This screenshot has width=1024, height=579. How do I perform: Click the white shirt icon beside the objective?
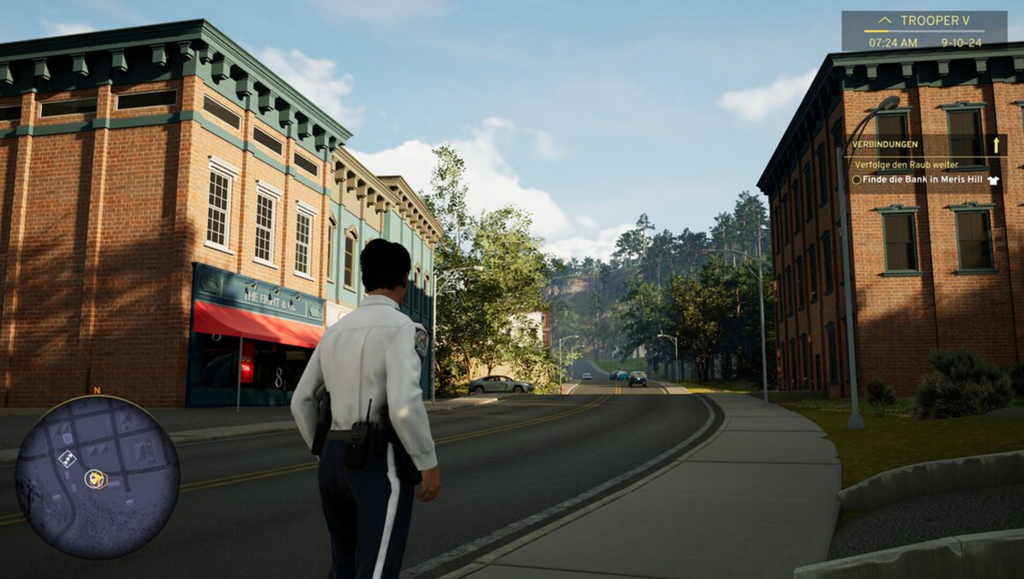pos(993,180)
